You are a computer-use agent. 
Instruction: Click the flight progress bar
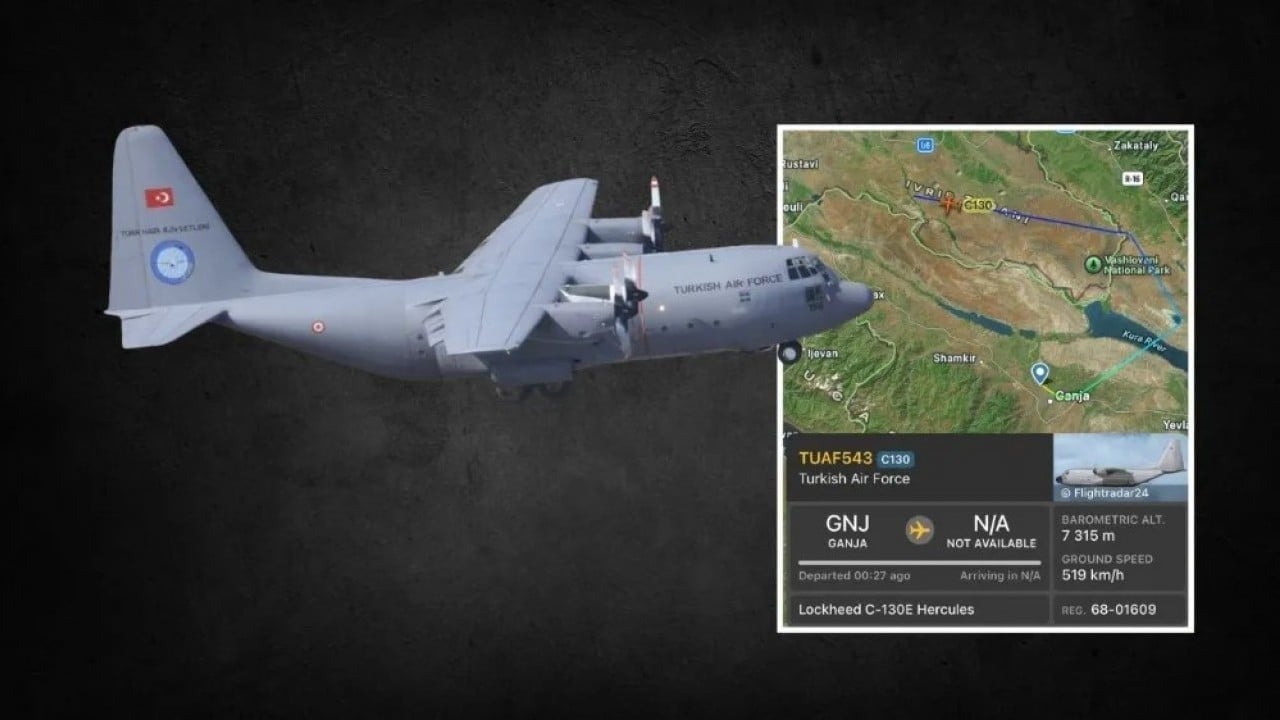point(918,563)
